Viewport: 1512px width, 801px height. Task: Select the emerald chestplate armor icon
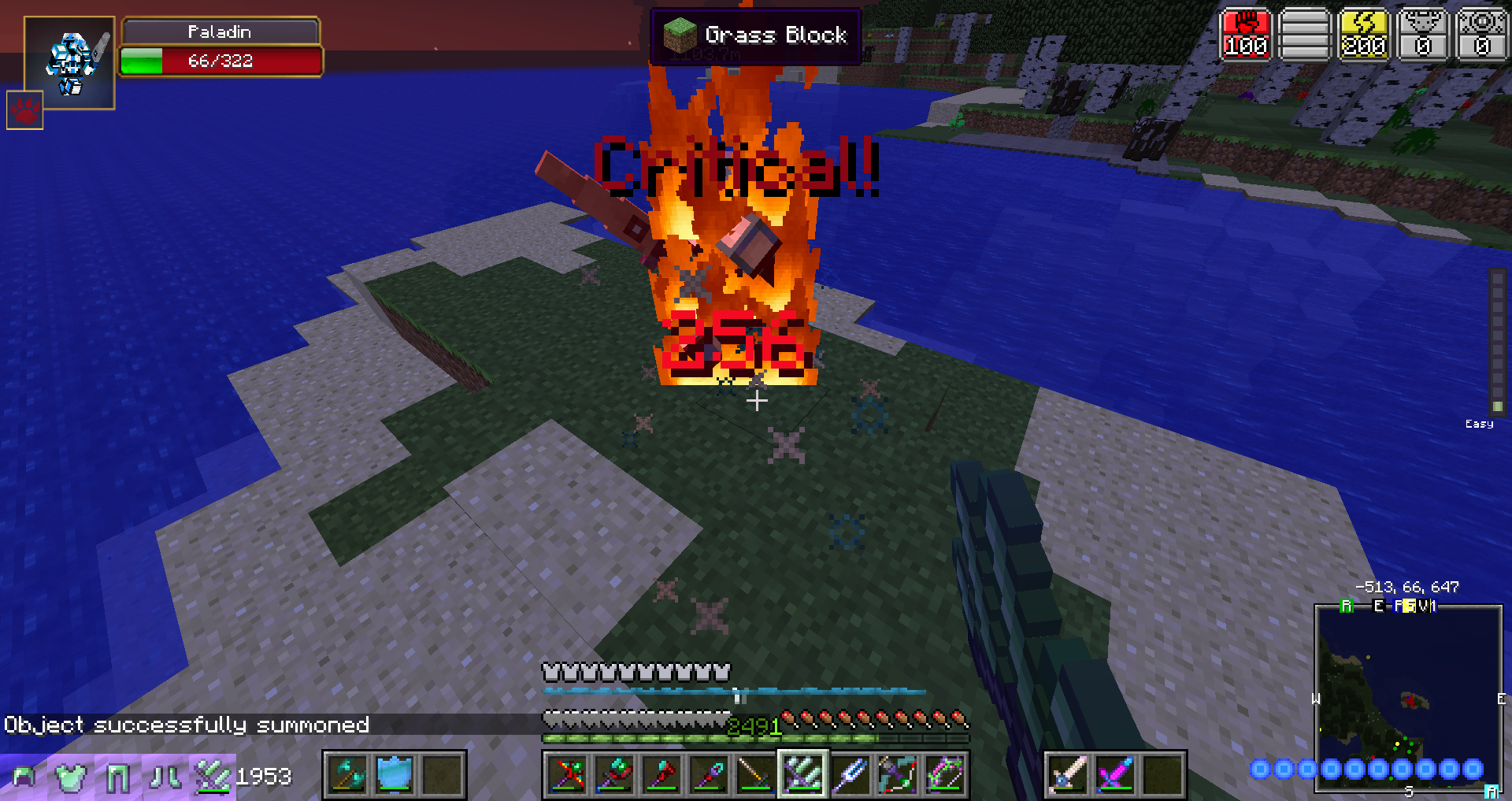pos(71,777)
